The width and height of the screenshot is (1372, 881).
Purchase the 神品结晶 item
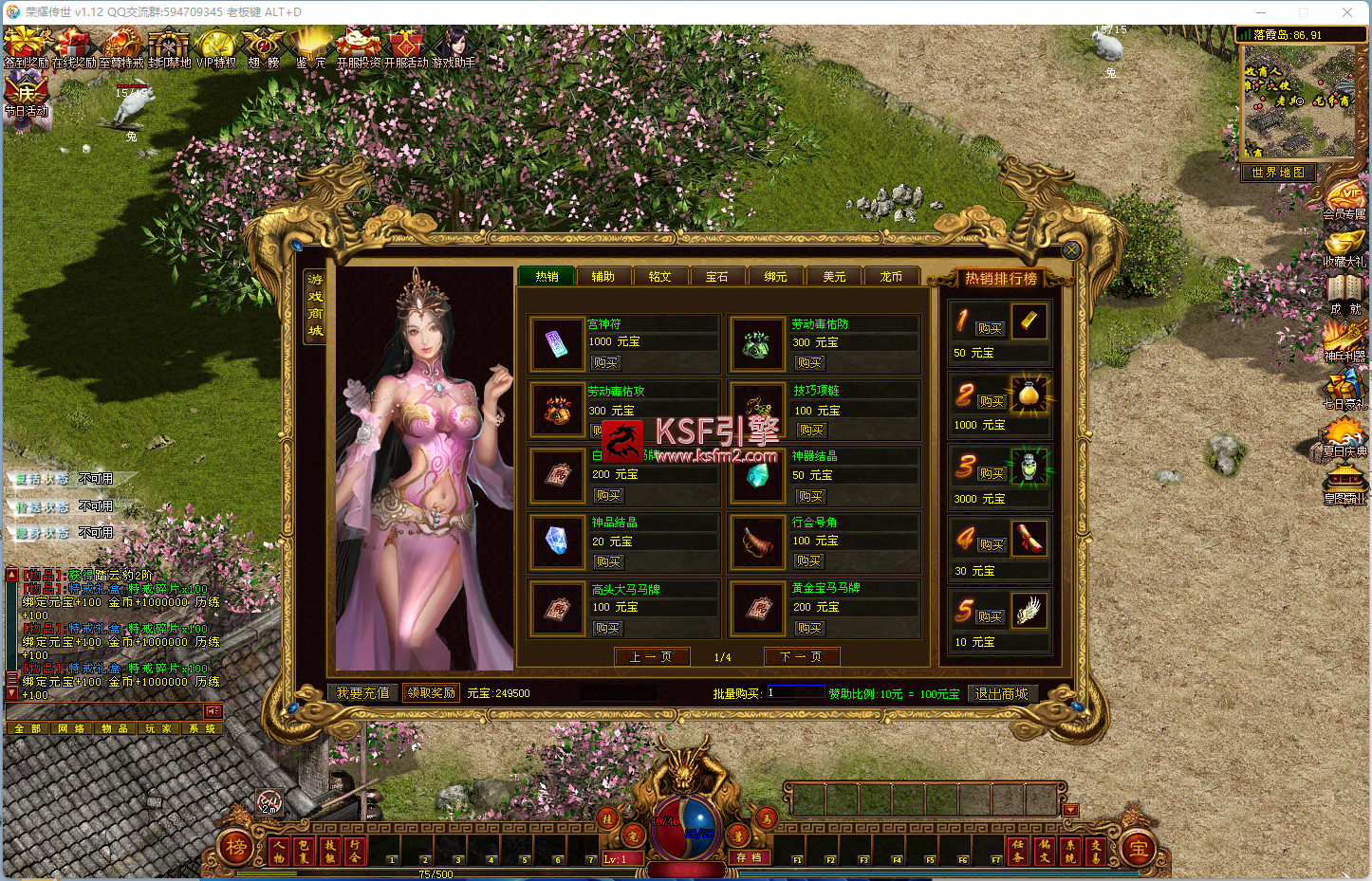click(608, 561)
